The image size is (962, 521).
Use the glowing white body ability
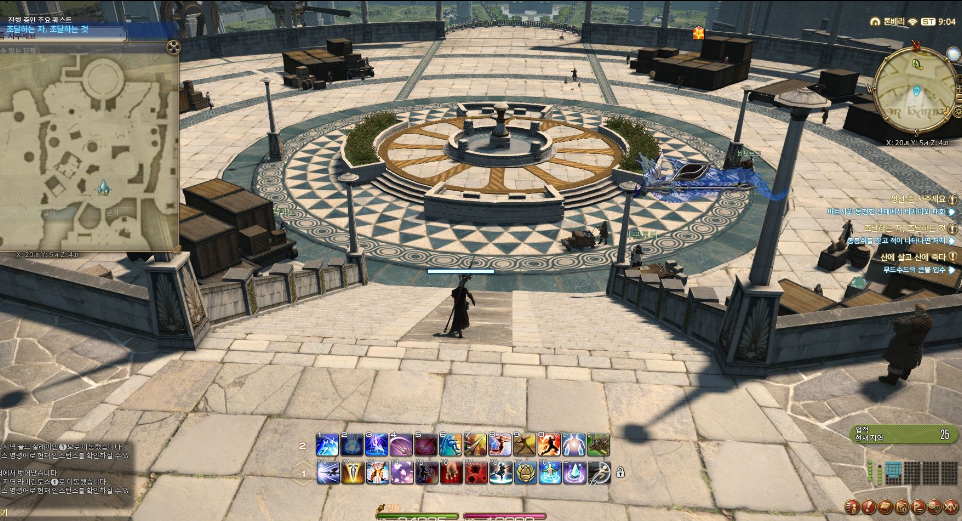[572, 444]
